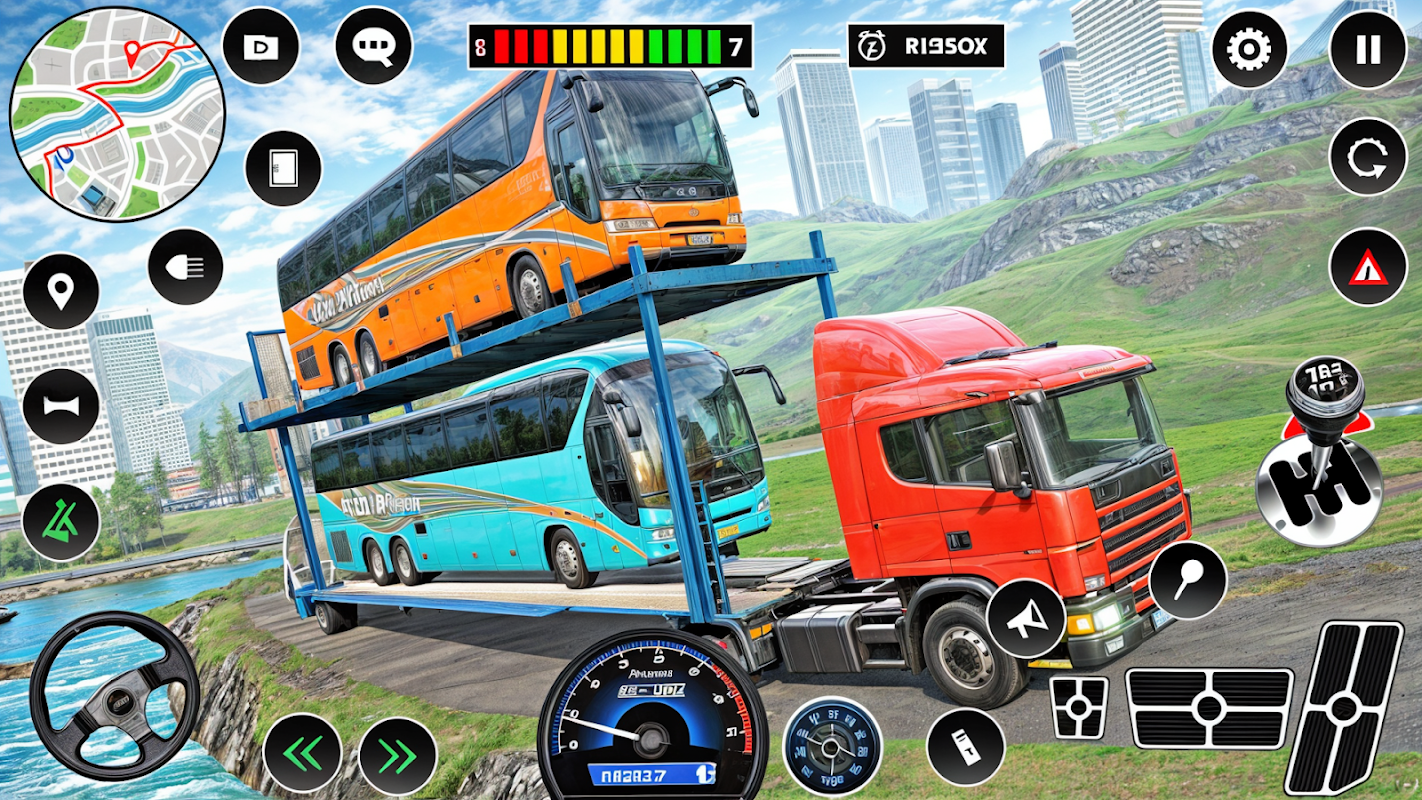Sound the horn megaphone button
Viewport: 1422px width, 800px height.
(1026, 618)
